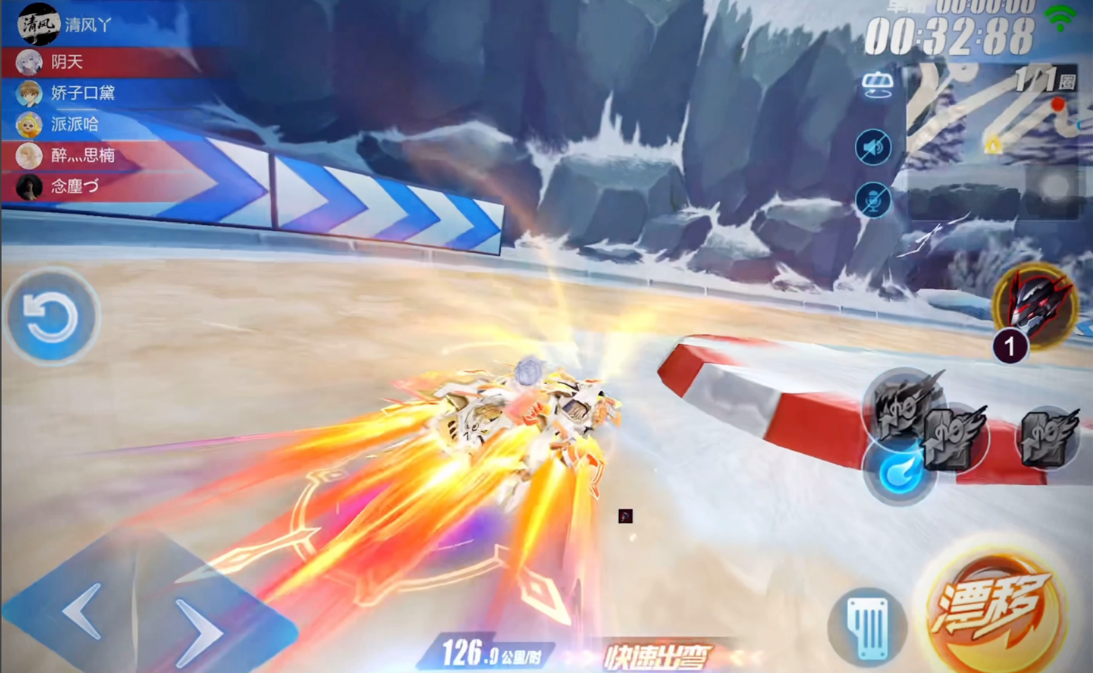Select player 明天 in the ranking list

[x=67, y=62]
